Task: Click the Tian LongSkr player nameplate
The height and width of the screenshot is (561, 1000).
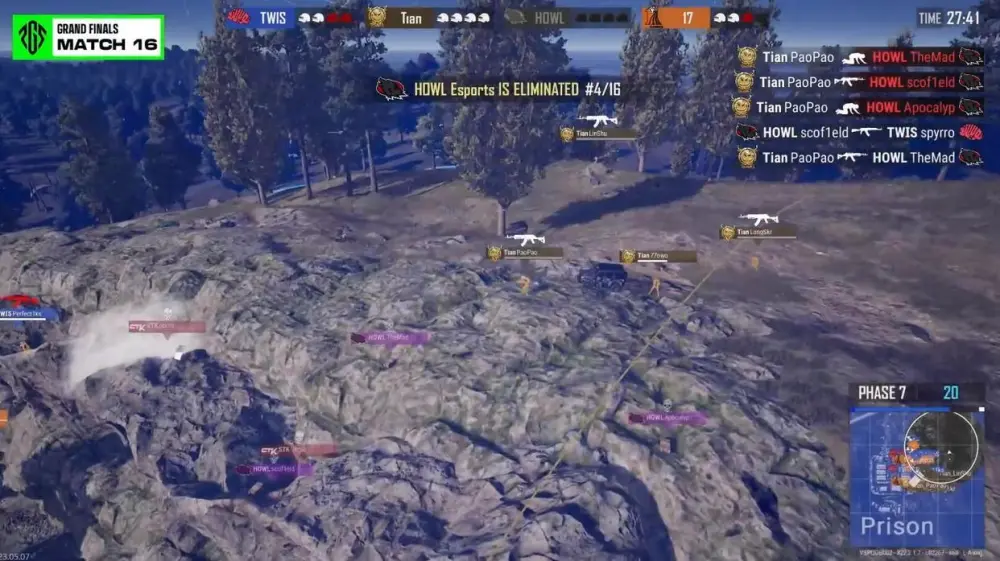Action: [758, 232]
